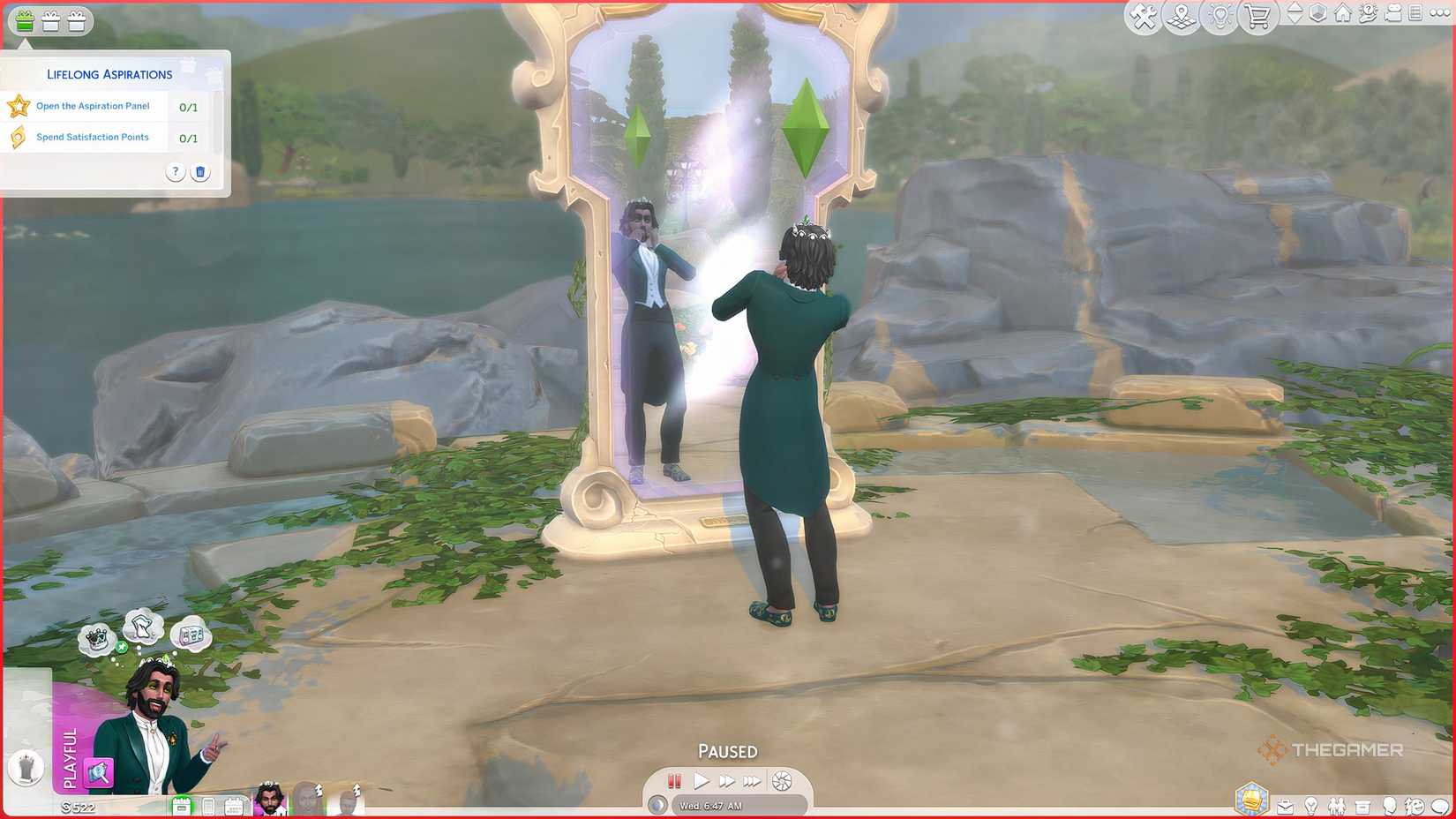Open the neighborhood map view
This screenshot has height=819, width=1456.
1181,17
